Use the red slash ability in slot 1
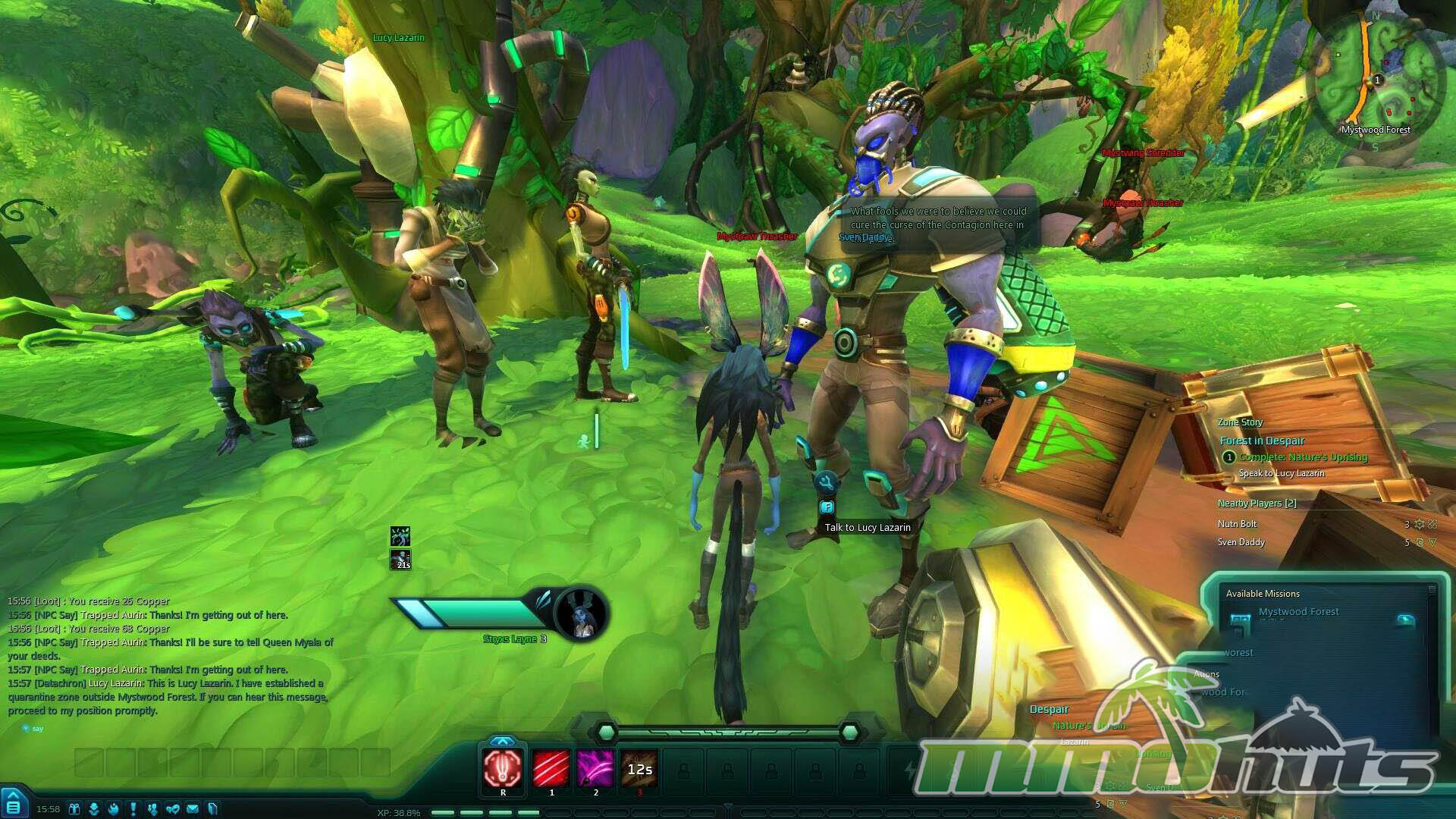Viewport: 1456px width, 819px height. (x=551, y=769)
